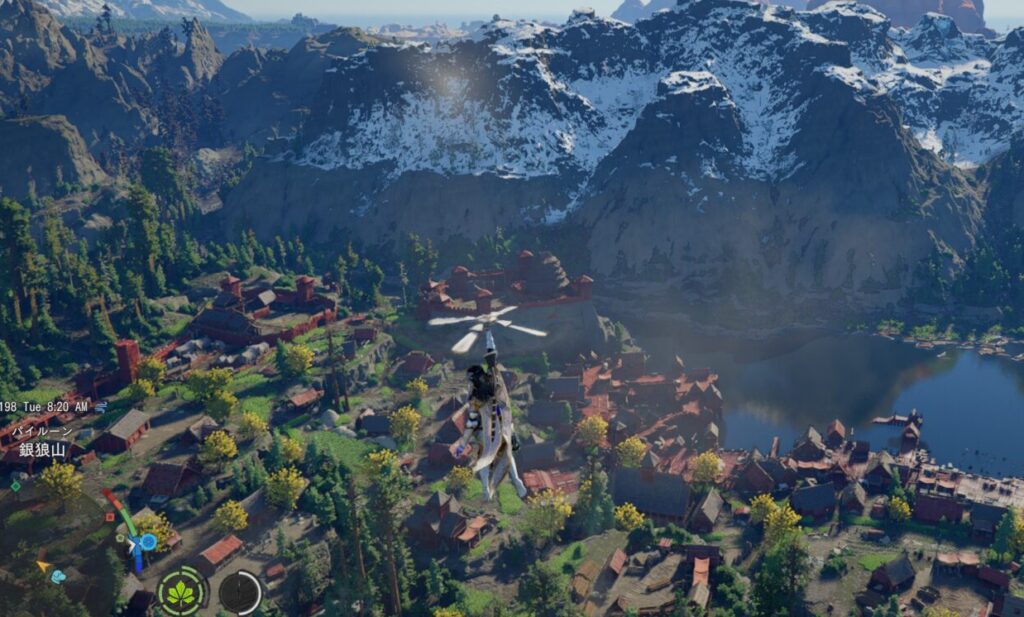Click the green diamond minimap marker

[15, 487]
